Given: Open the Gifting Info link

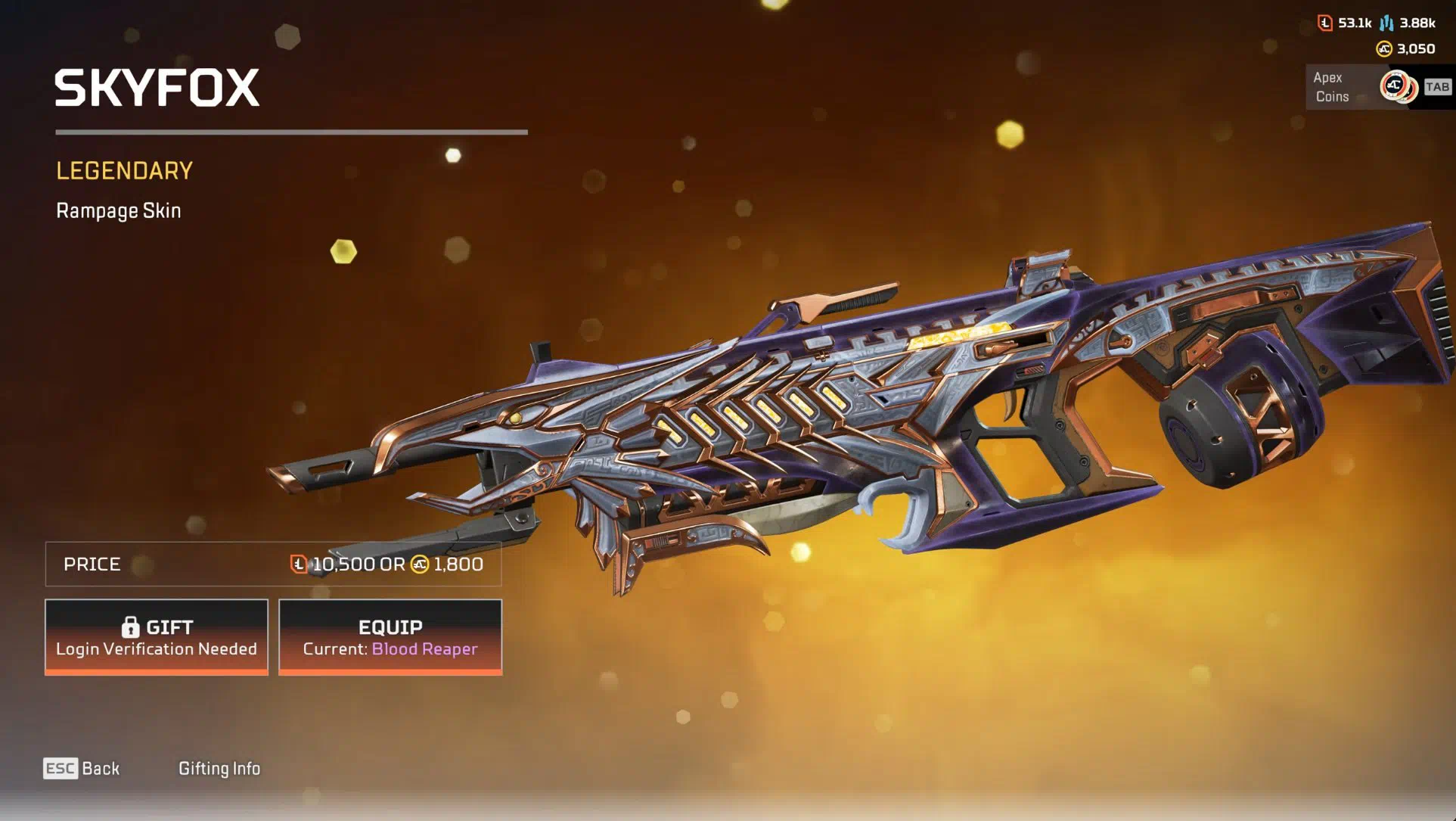Looking at the screenshot, I should [219, 769].
